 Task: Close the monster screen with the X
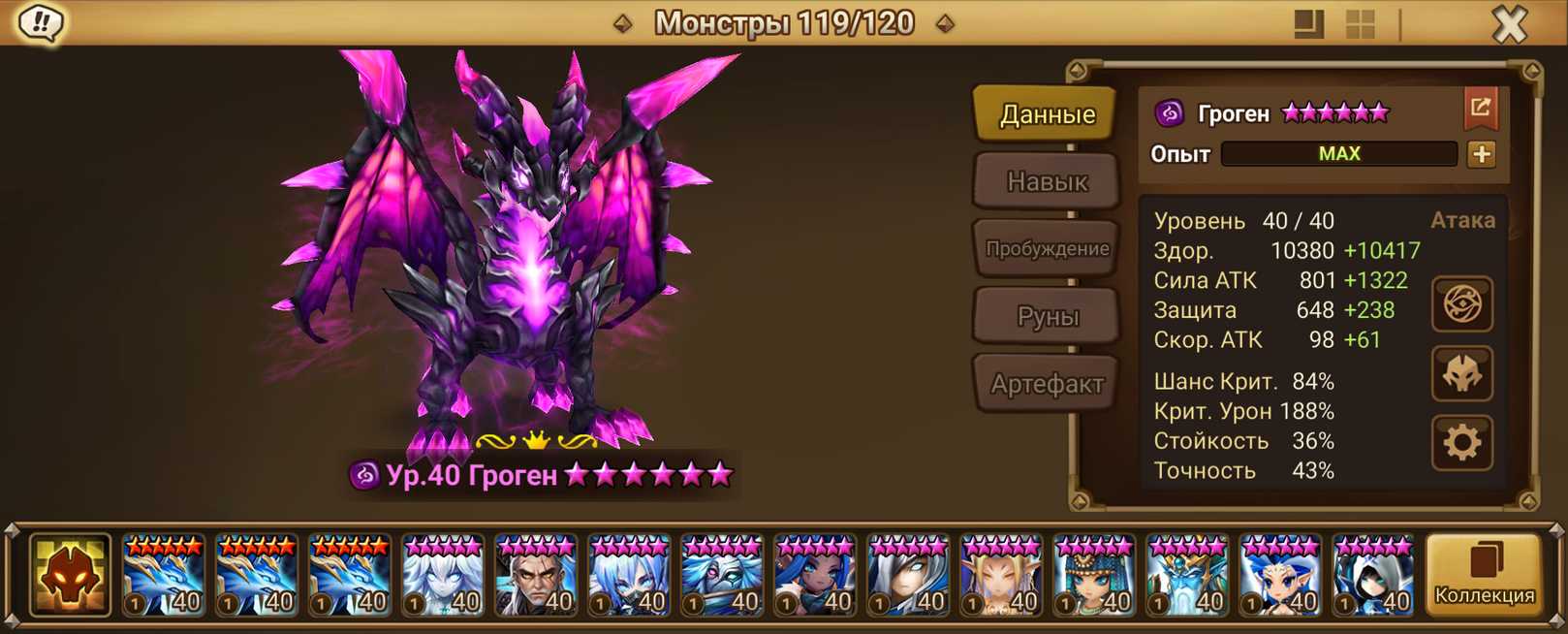click(x=1509, y=24)
